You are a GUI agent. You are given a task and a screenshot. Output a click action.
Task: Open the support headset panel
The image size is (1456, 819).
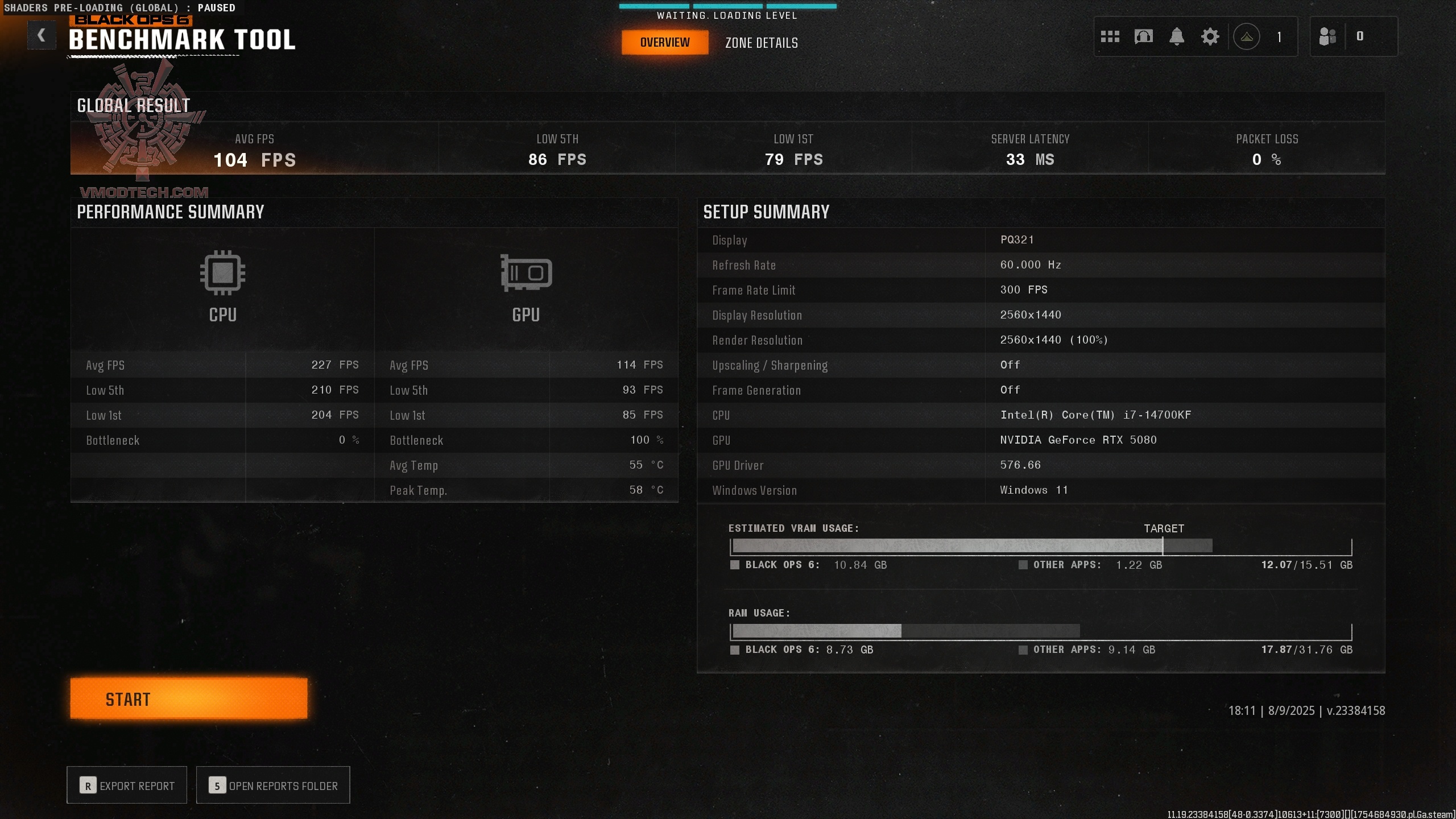point(1144,36)
